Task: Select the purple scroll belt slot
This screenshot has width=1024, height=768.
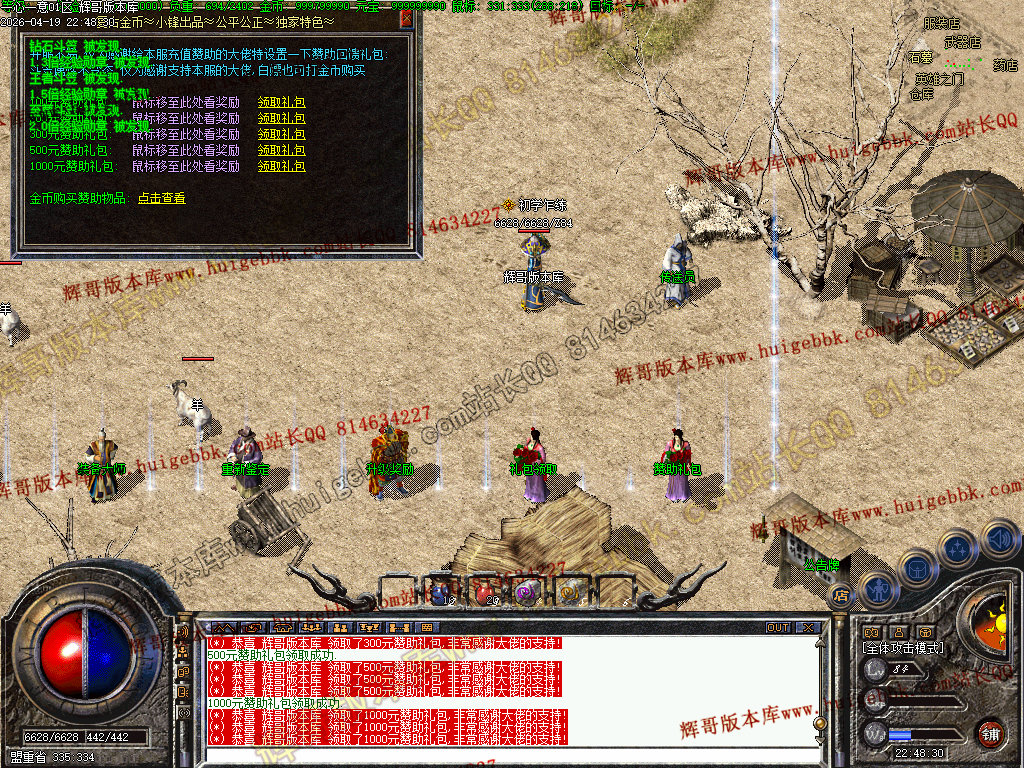Action: click(x=527, y=592)
